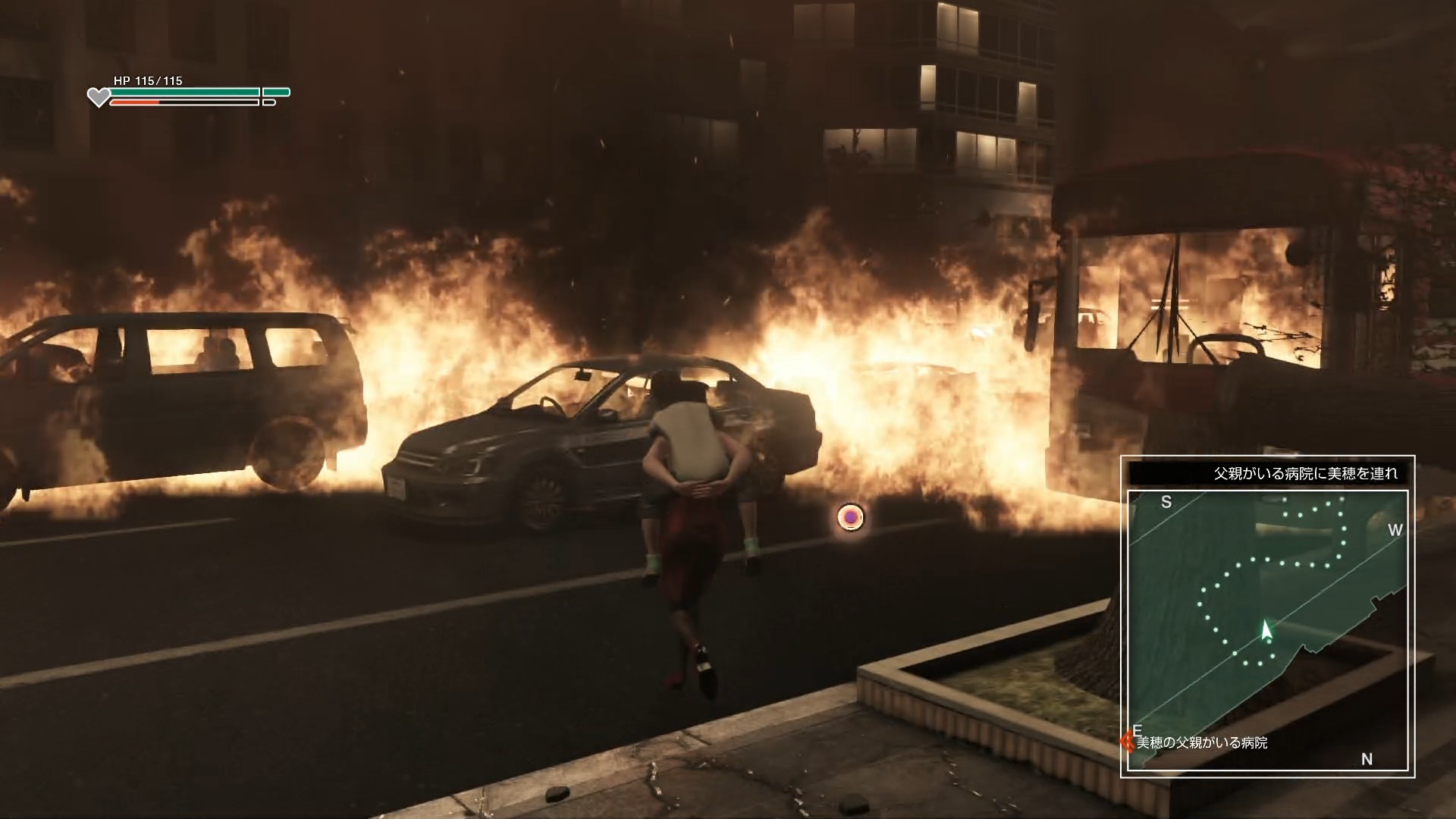Click the minimap in the corner
Viewport: 1456px width, 819px height.
click(1267, 630)
